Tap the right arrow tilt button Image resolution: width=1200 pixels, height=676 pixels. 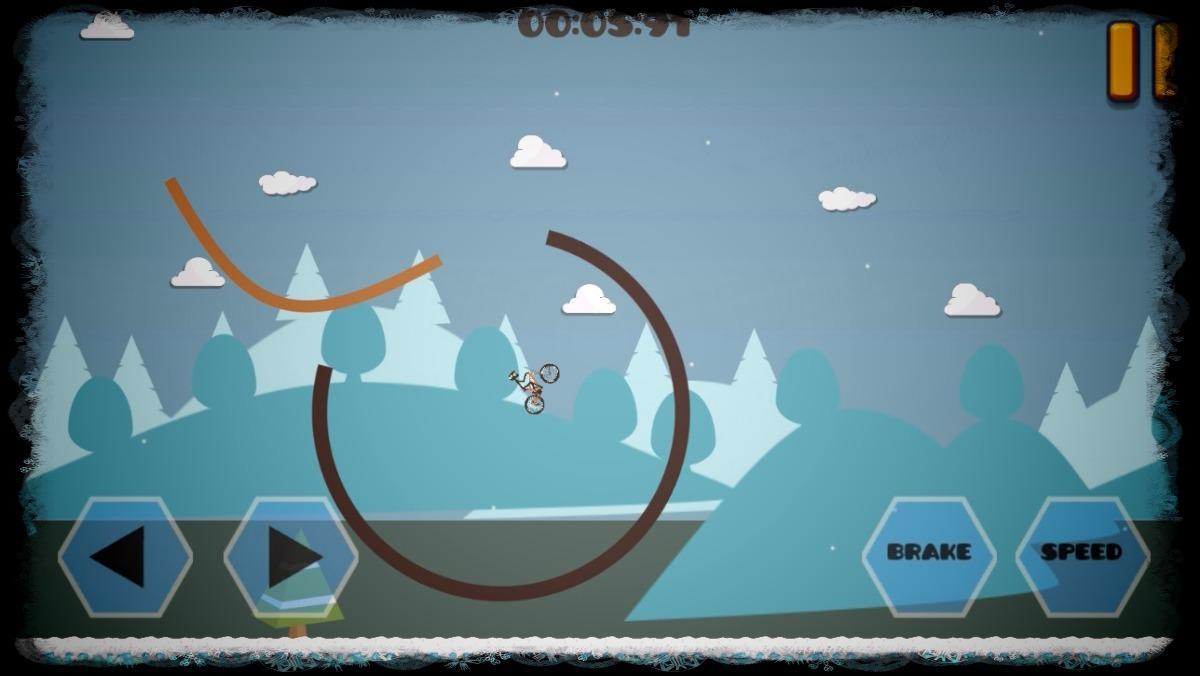point(291,556)
